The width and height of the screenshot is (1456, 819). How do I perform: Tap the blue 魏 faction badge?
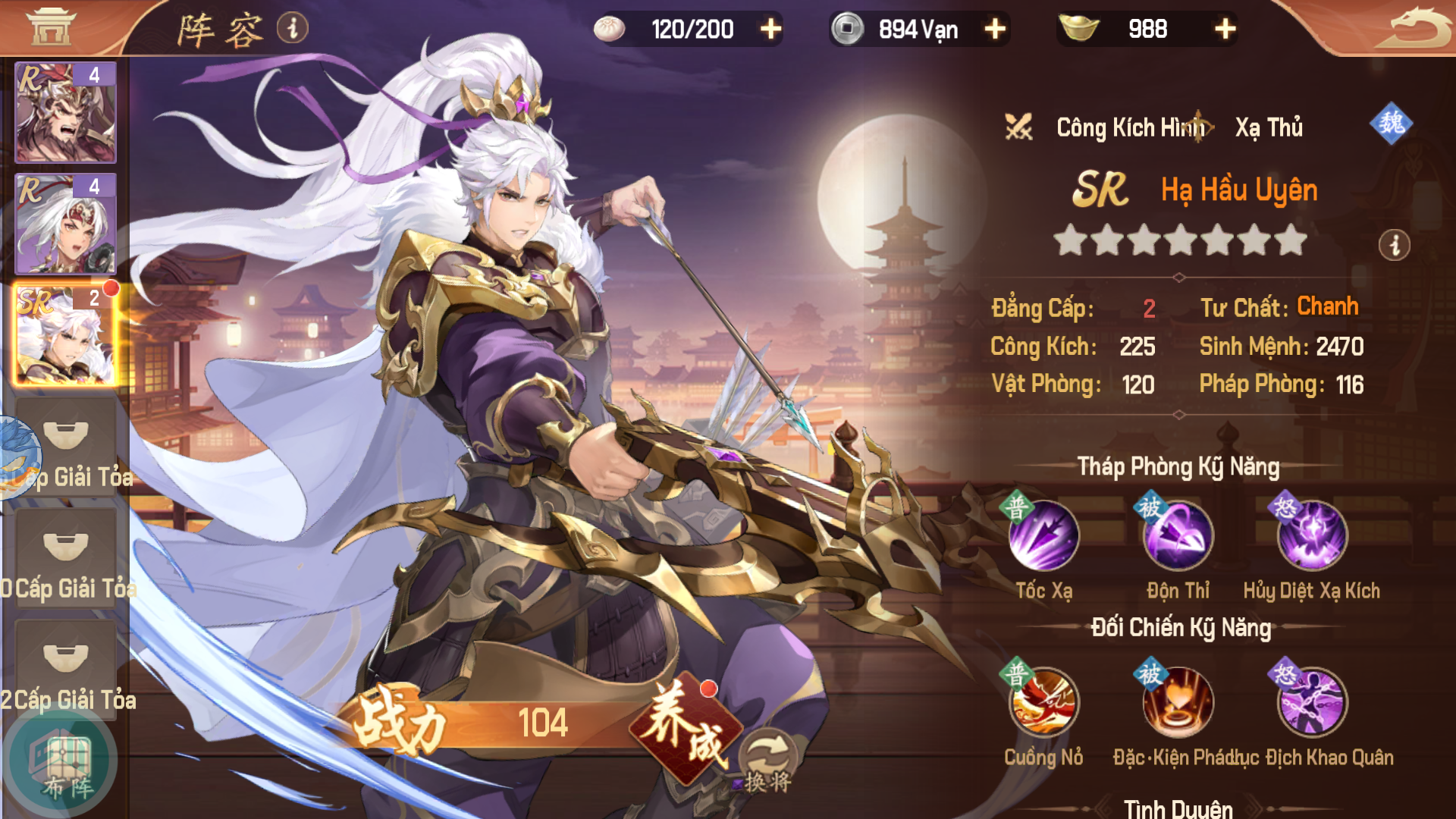pyautogui.click(x=1391, y=123)
